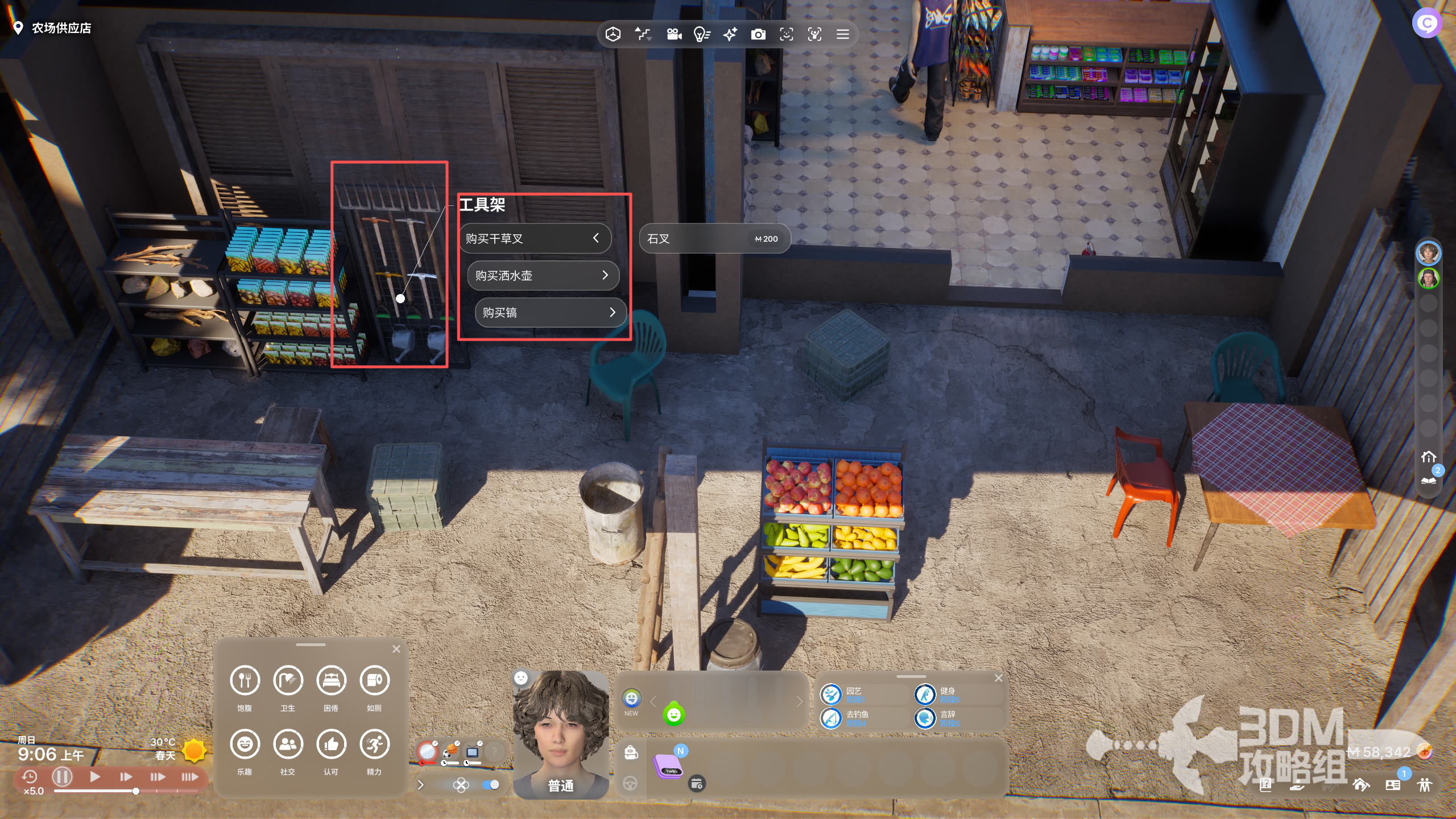Open the hamburger menu in the top toolbar
The height and width of the screenshot is (819, 1456).
842,35
